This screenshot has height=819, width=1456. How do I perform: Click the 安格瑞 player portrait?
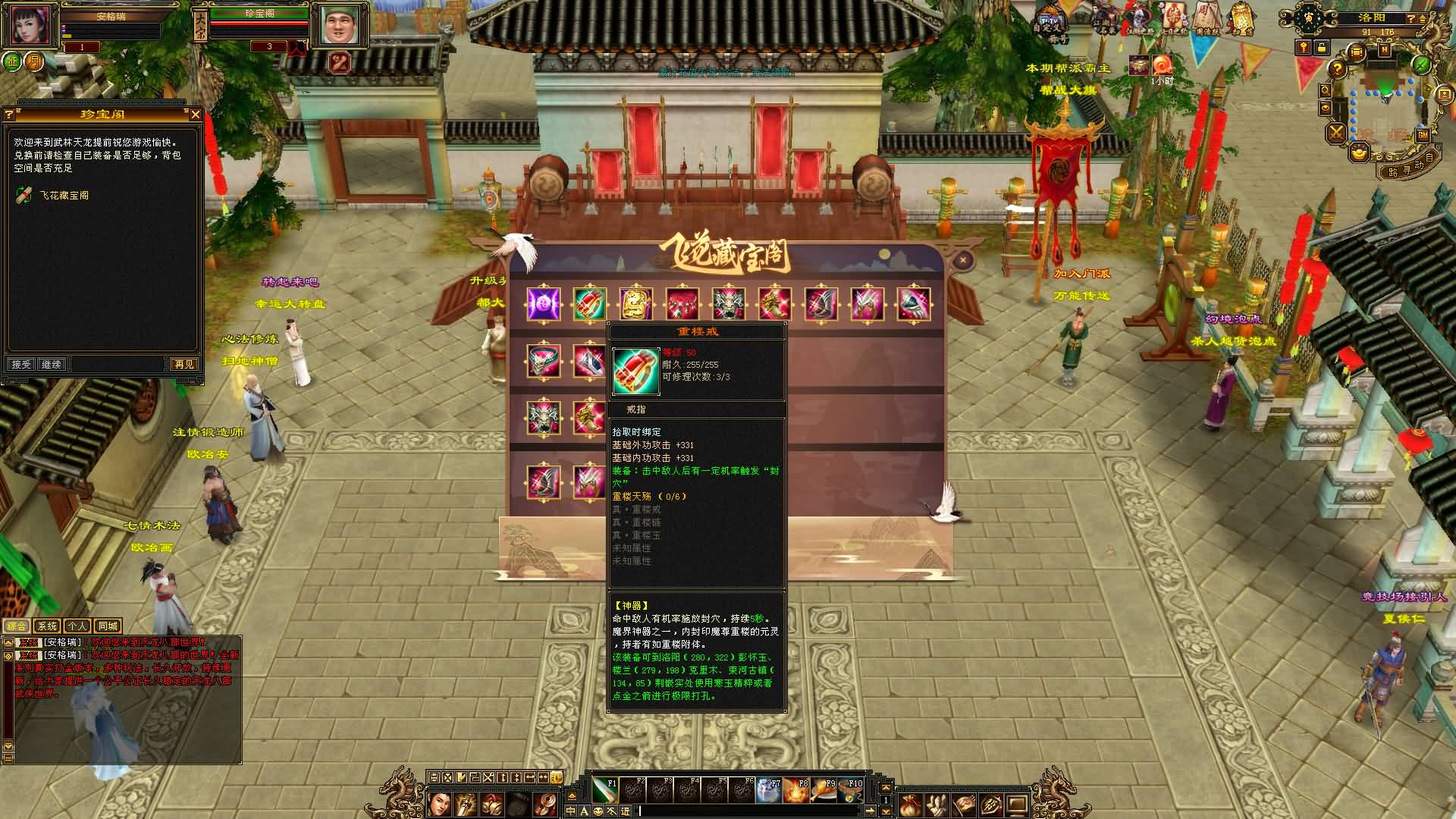pos(30,26)
